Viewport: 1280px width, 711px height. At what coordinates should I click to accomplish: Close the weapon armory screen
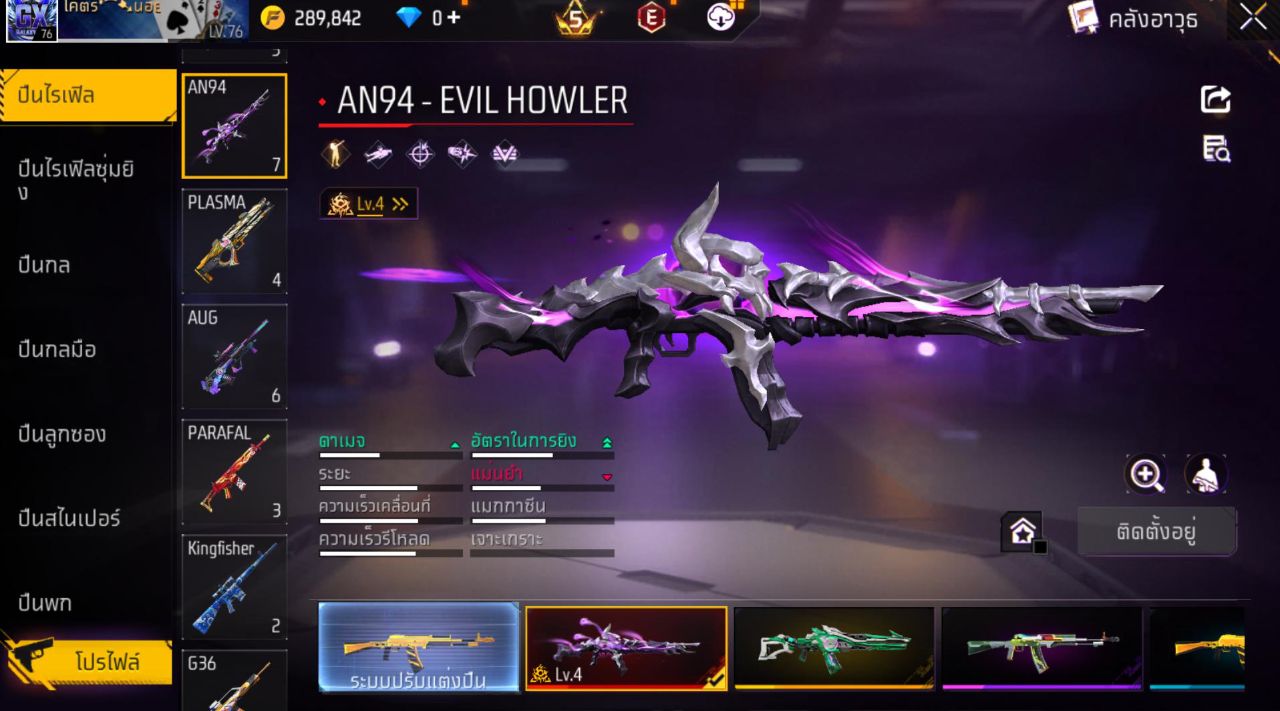point(1253,18)
